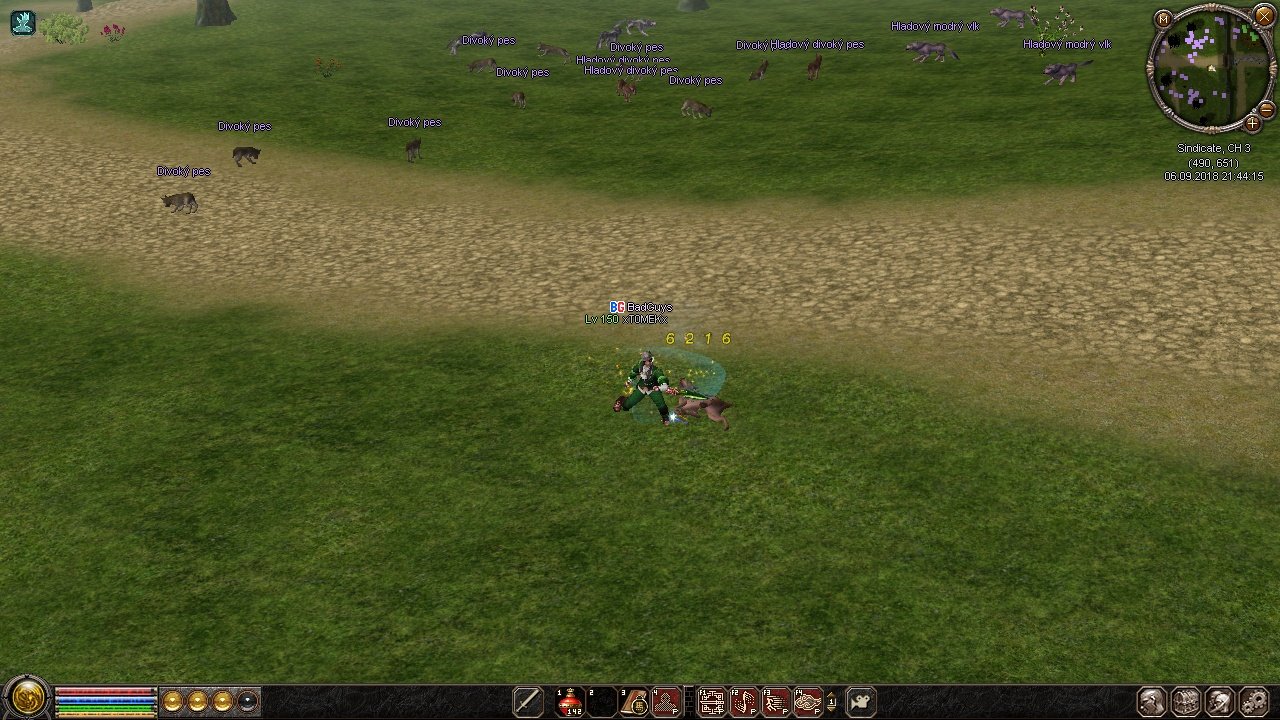This screenshot has height=720, width=1280.
Task: Zoom out the minimap with the minus button
Action: (1265, 109)
